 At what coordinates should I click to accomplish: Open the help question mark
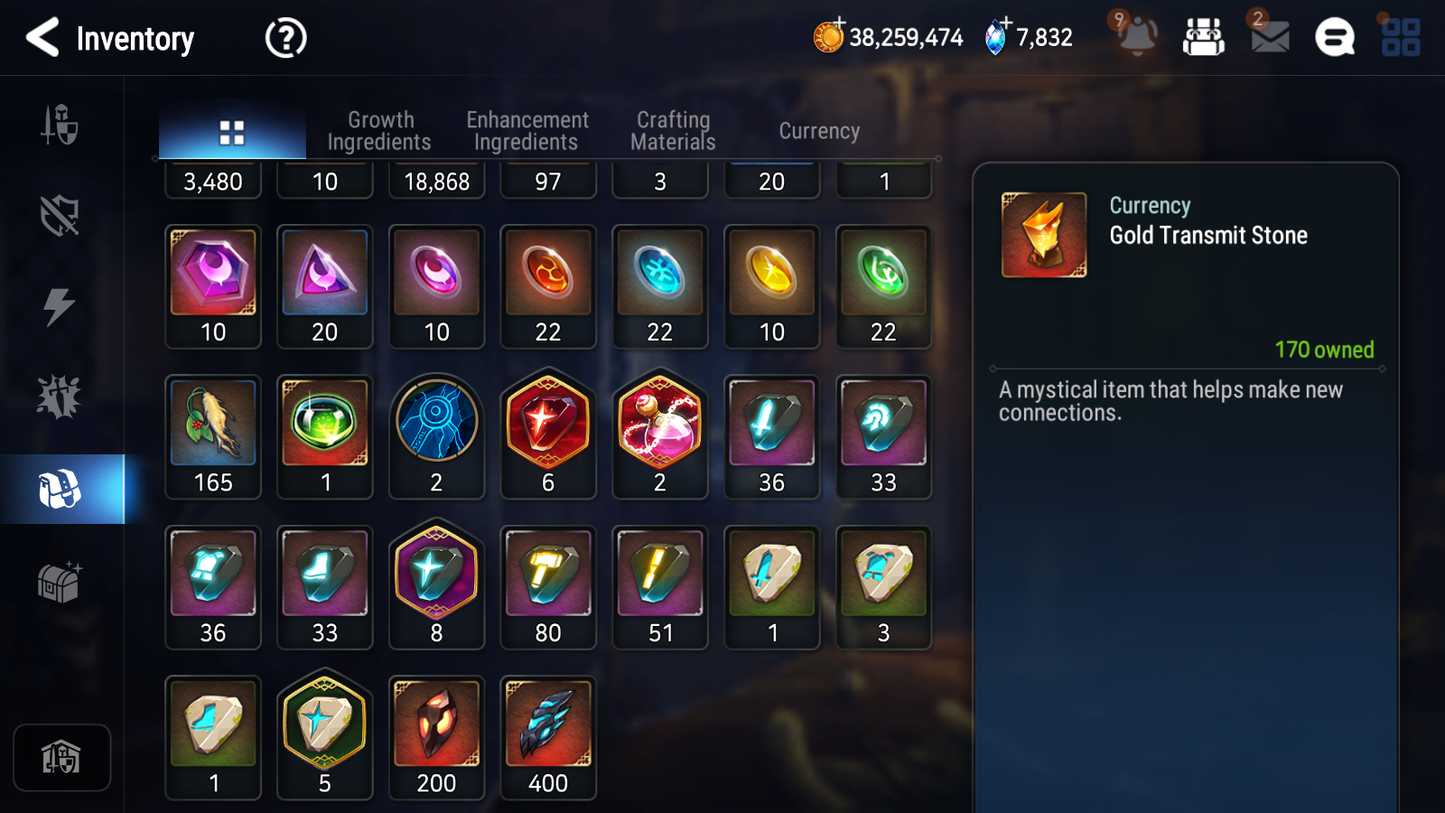pyautogui.click(x=285, y=39)
